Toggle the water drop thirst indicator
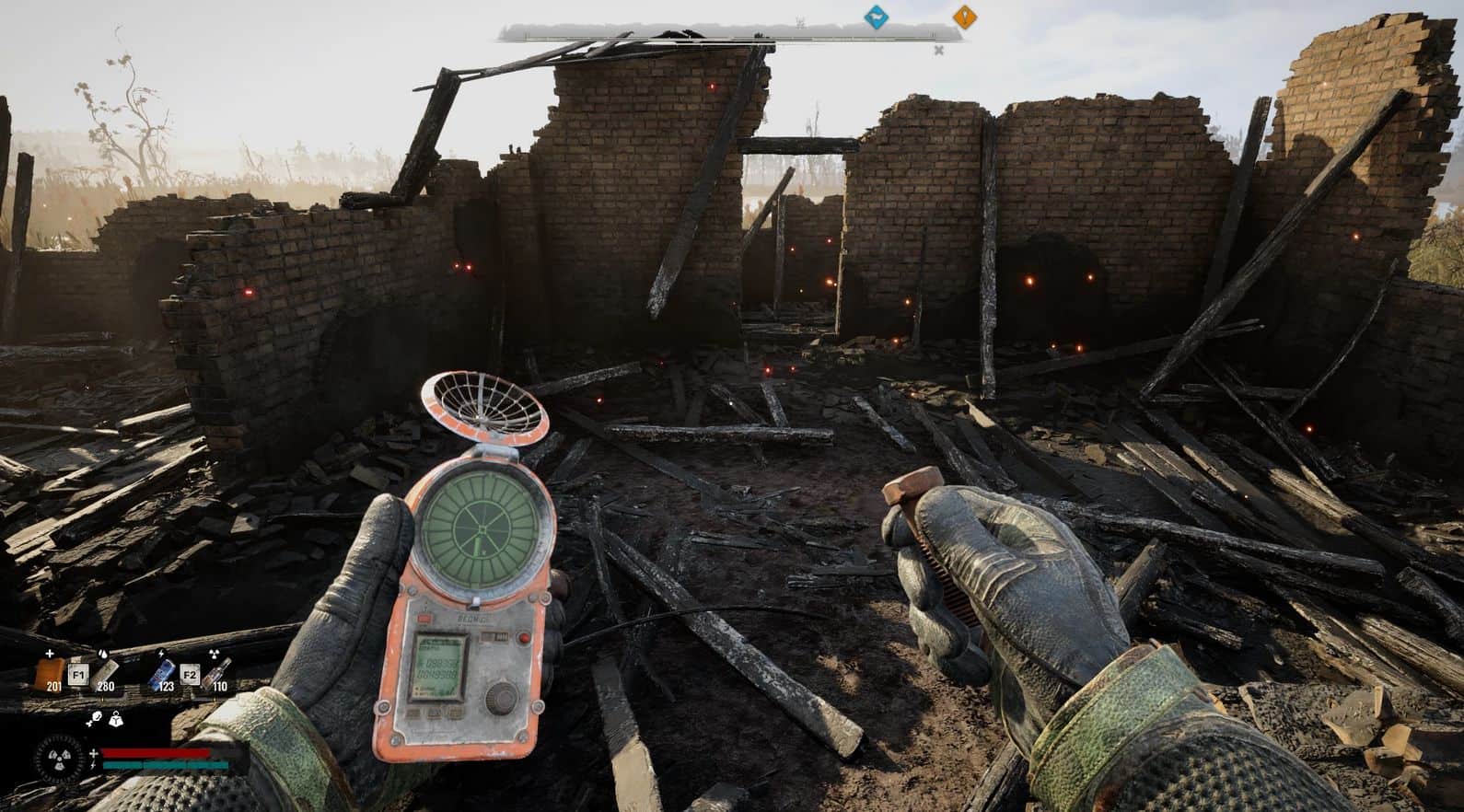1464x812 pixels. coord(102,654)
